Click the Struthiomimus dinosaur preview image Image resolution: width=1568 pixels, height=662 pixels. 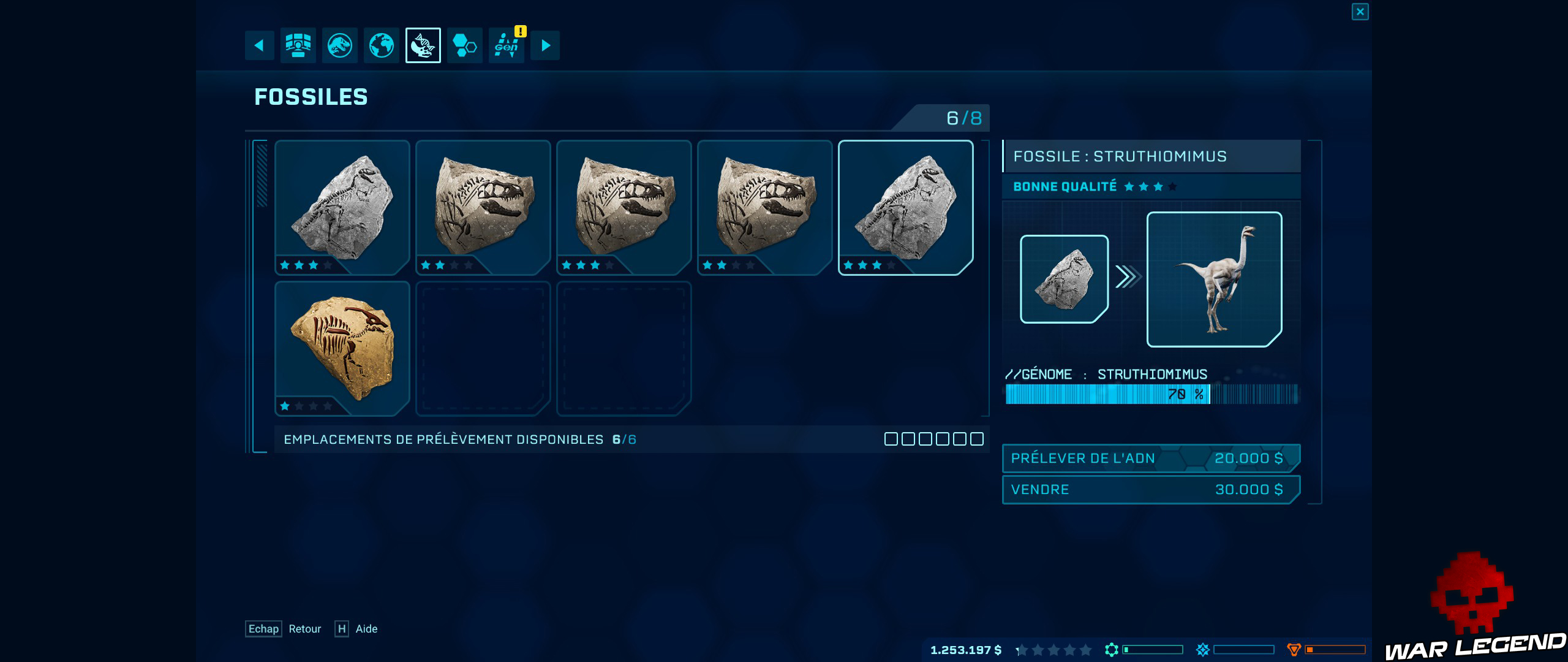[x=1214, y=280]
